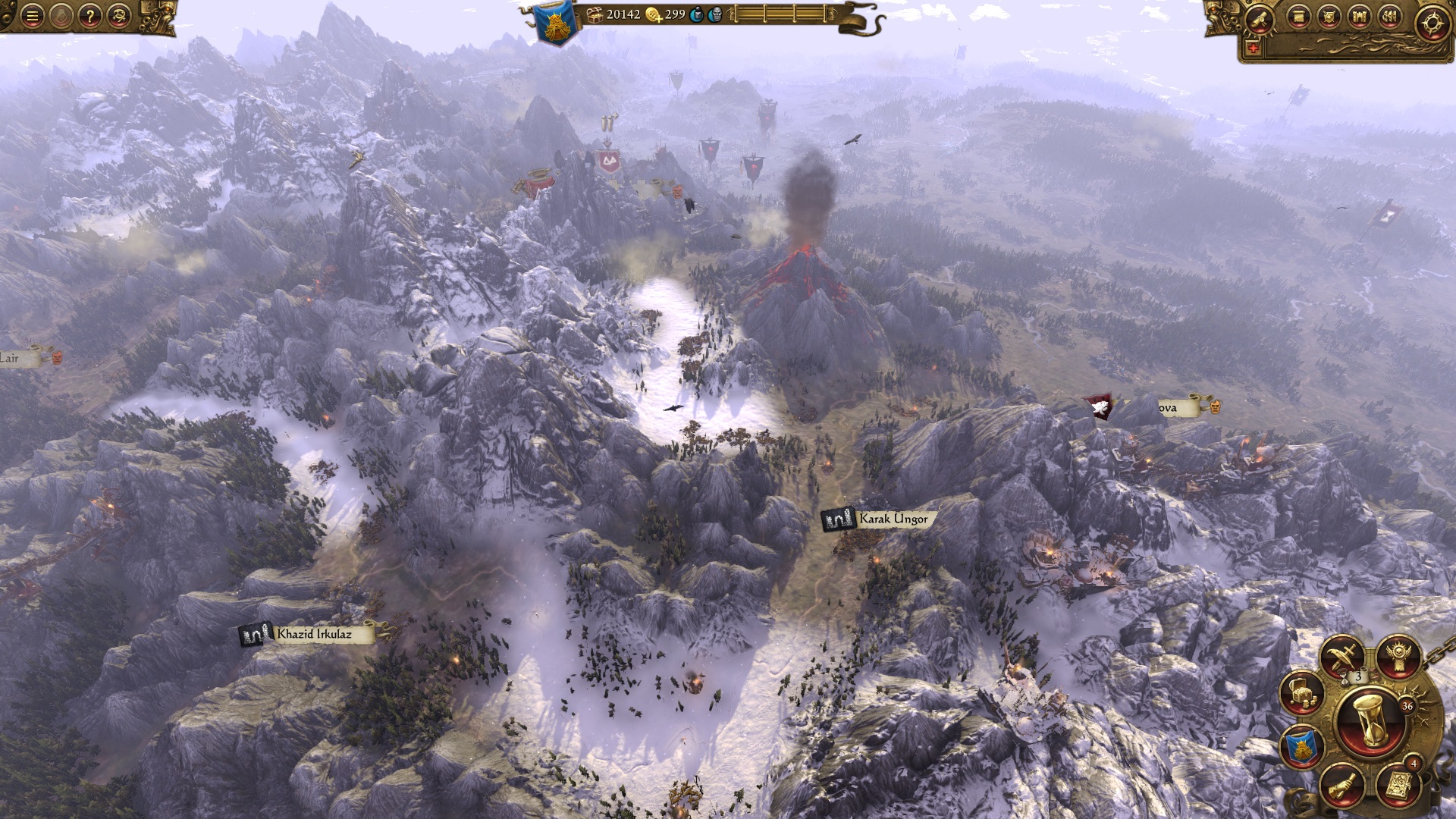Image resolution: width=1456 pixels, height=819 pixels.
Task: Show the provinces castle list
Action: pos(1359,17)
